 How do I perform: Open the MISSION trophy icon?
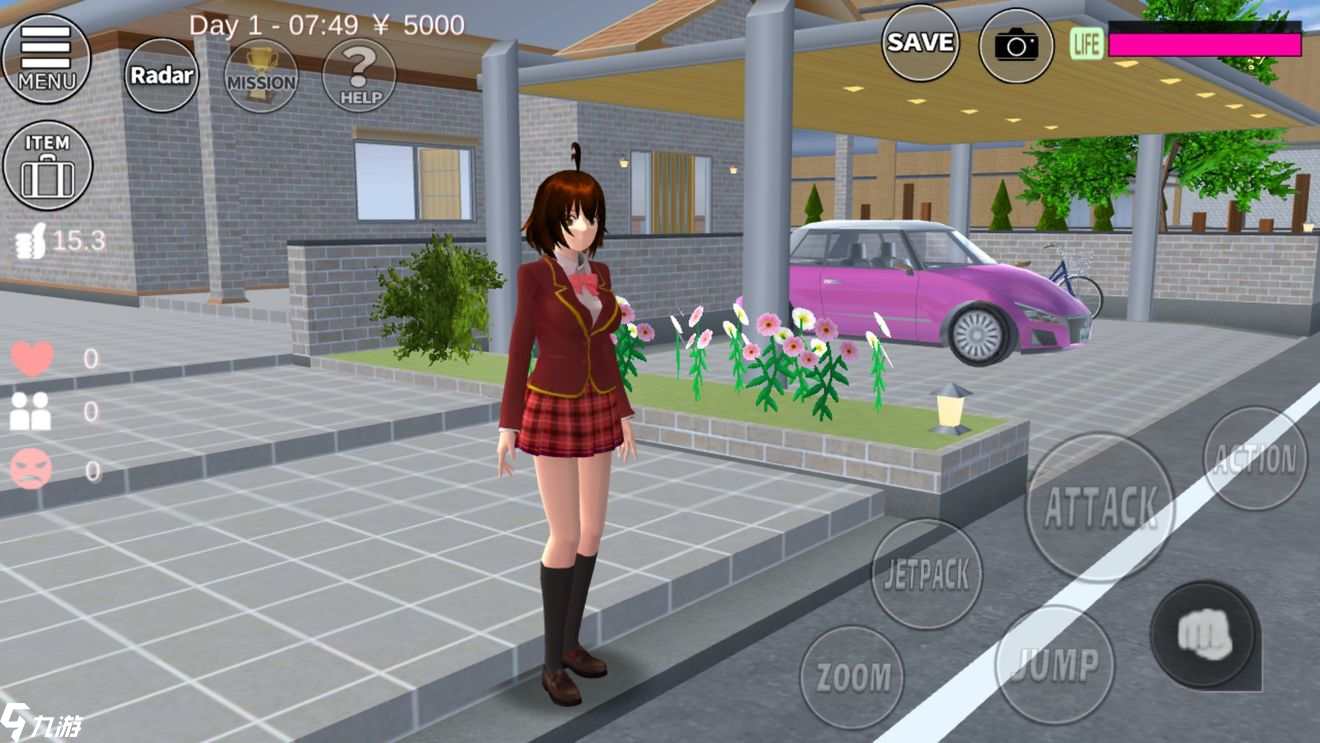click(x=261, y=77)
